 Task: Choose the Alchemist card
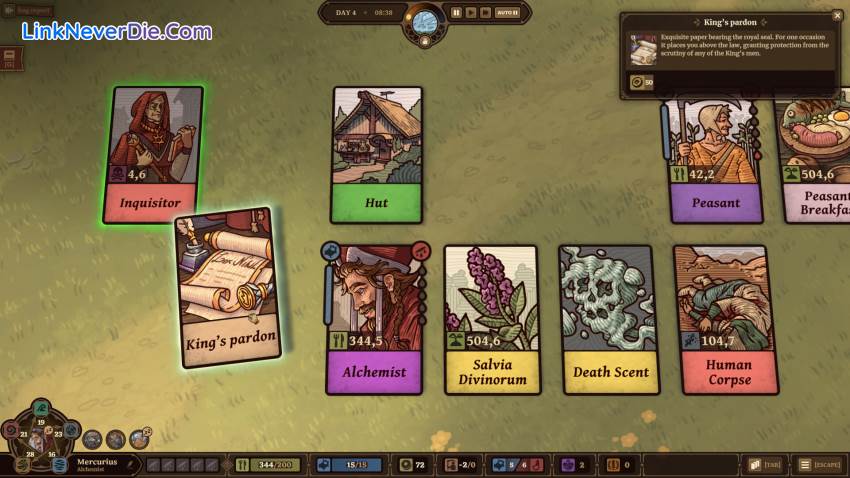tap(375, 318)
